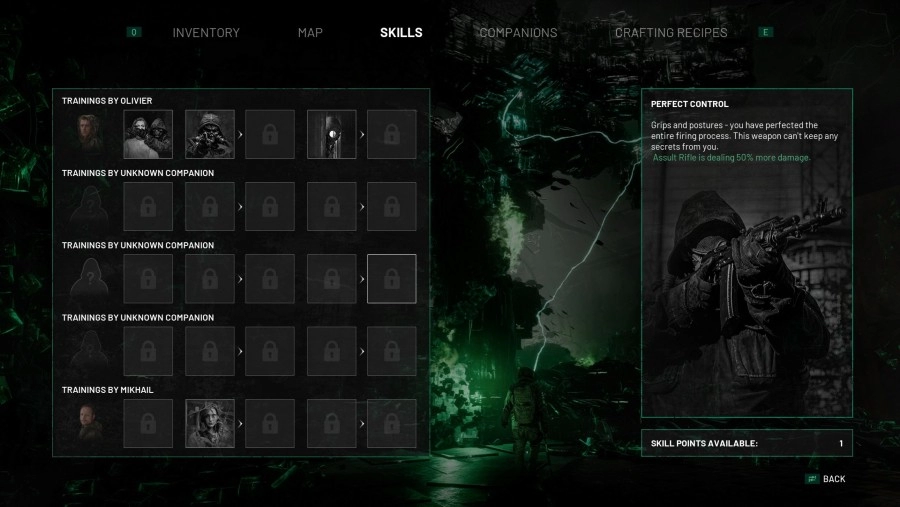Click the Back button
Viewport: 900px width, 507px height.
833,479
